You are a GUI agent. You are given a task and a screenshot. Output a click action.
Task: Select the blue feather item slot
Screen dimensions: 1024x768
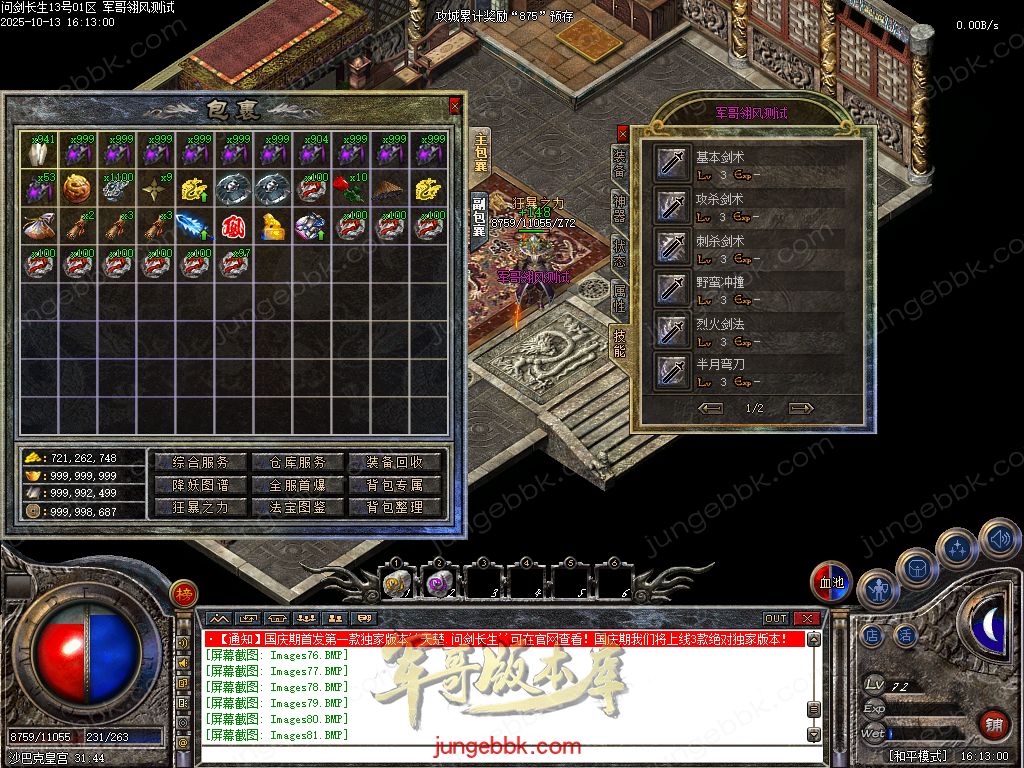pyautogui.click(x=193, y=226)
